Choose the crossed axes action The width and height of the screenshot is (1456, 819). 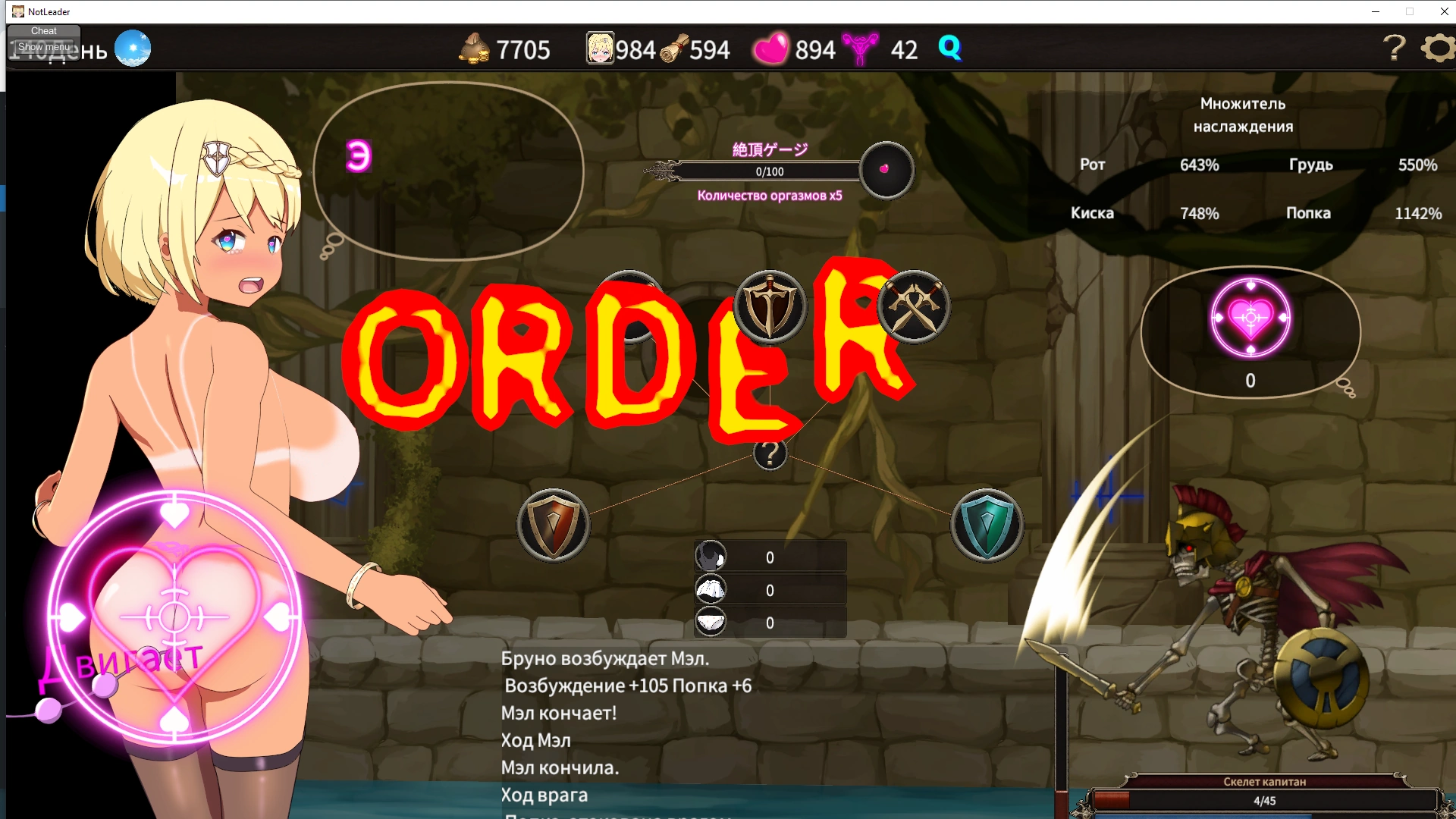(914, 307)
